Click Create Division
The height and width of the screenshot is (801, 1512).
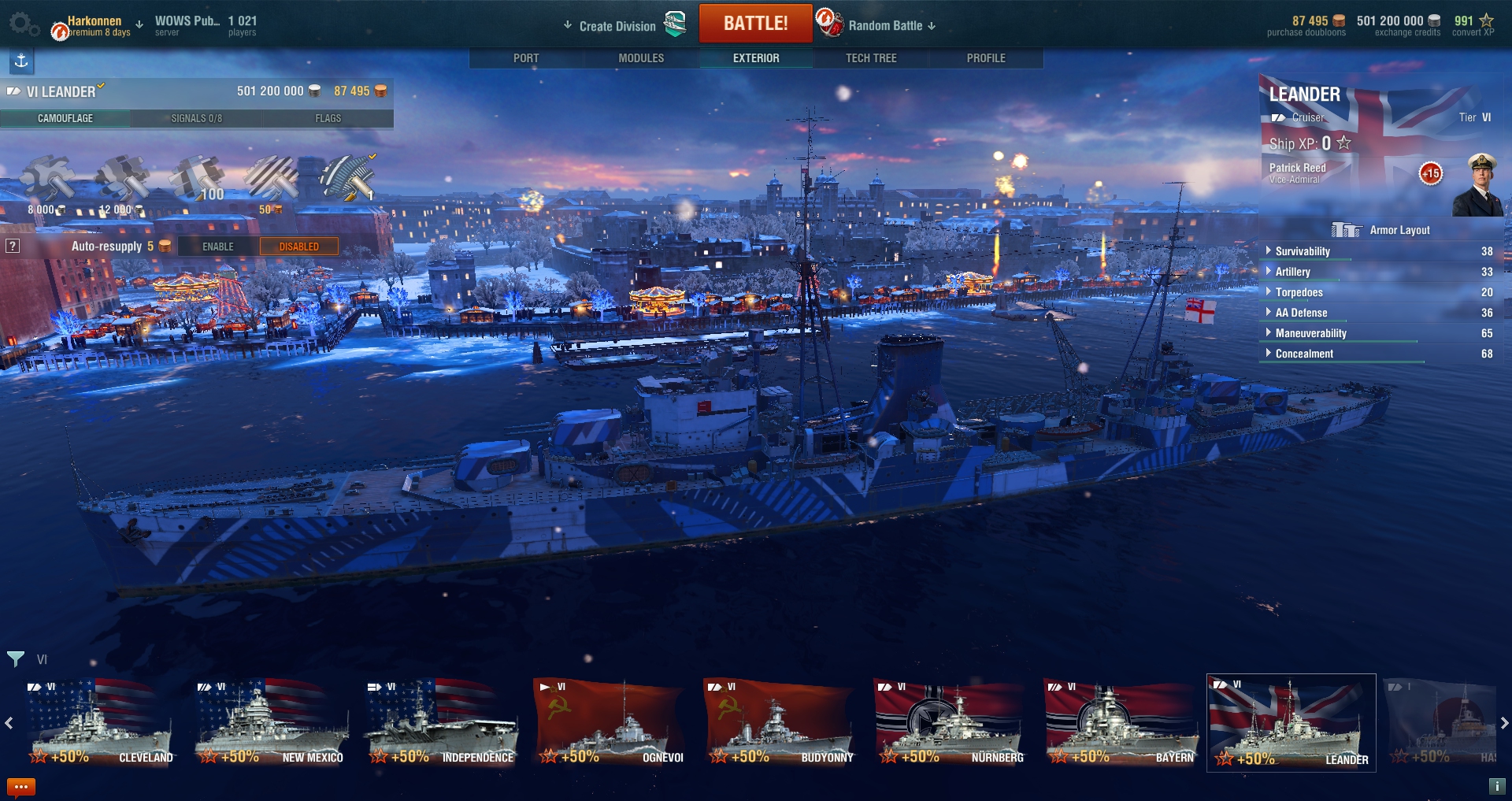617,26
